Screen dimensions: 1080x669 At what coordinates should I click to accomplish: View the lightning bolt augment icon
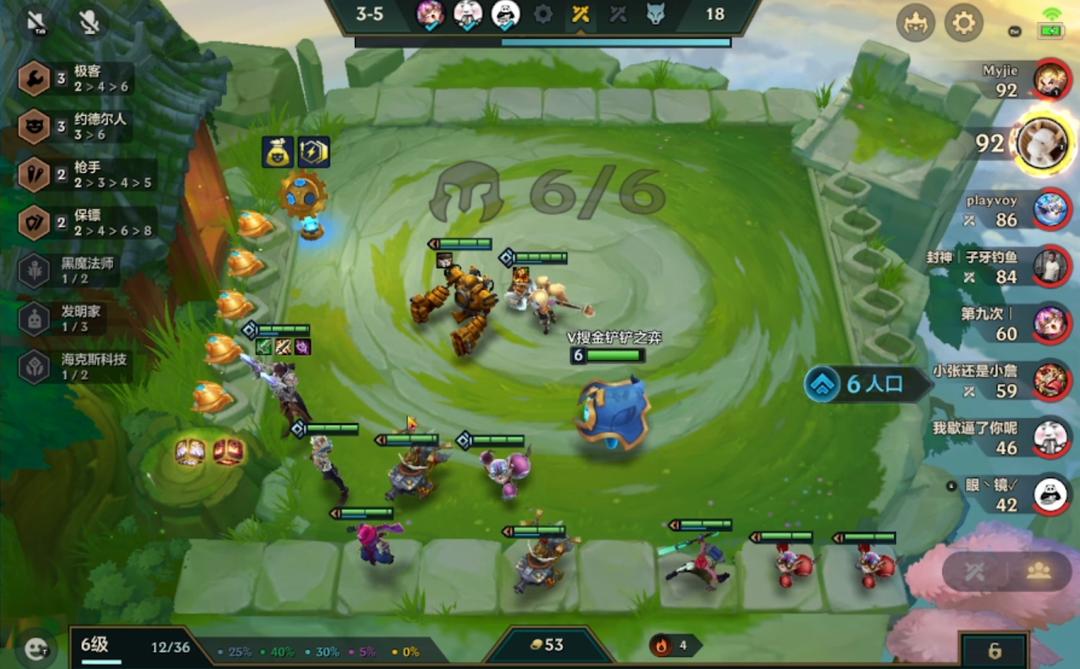[x=313, y=152]
